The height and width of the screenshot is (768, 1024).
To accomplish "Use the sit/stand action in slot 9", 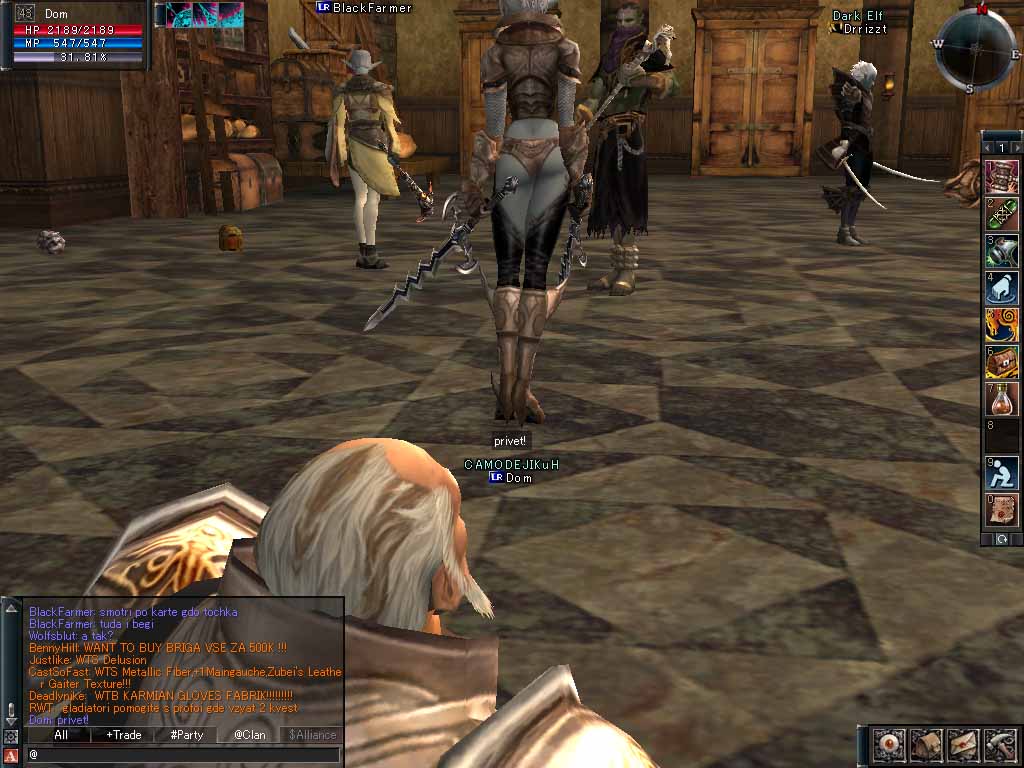I will (1002, 473).
